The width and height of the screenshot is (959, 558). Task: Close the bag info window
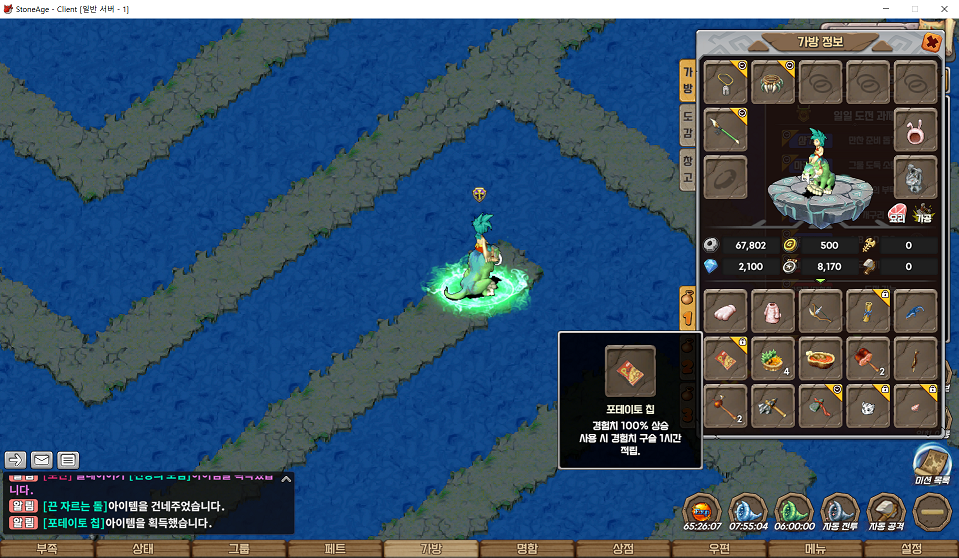(931, 42)
